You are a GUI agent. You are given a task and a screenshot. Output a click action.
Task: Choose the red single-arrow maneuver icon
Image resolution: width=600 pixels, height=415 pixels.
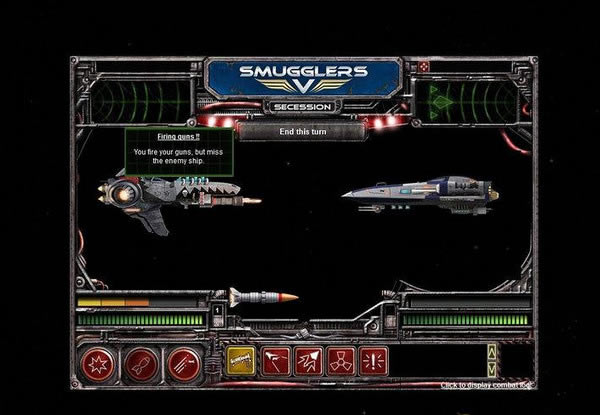[275, 361]
